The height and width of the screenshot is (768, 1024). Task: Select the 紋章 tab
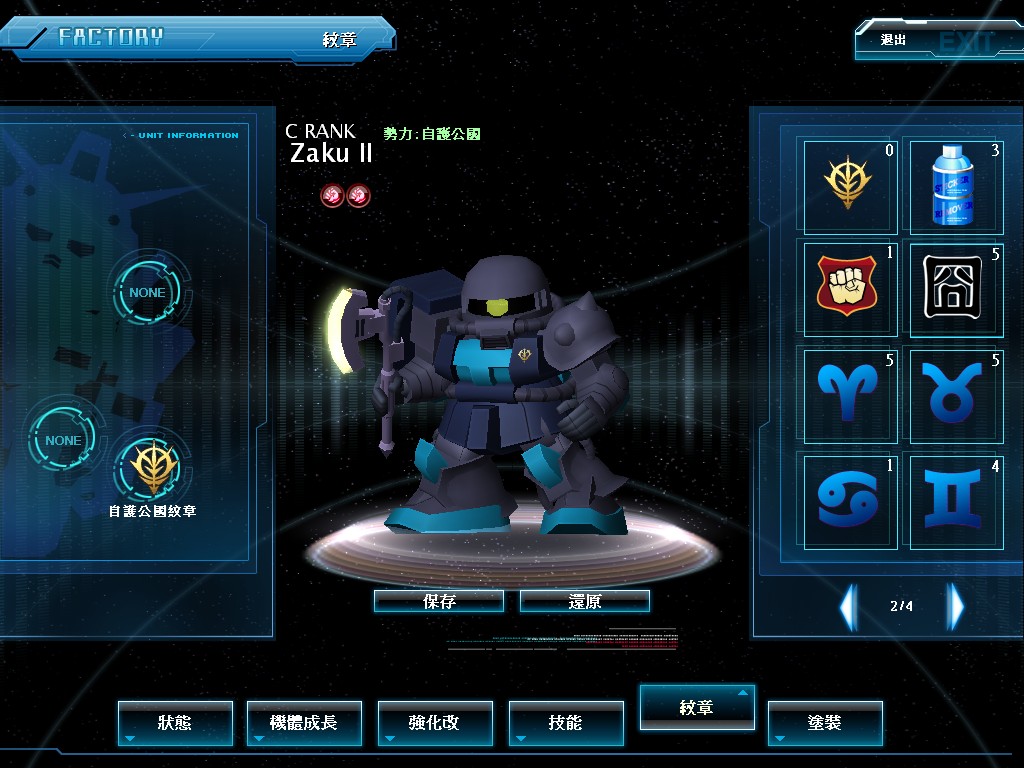coord(697,707)
